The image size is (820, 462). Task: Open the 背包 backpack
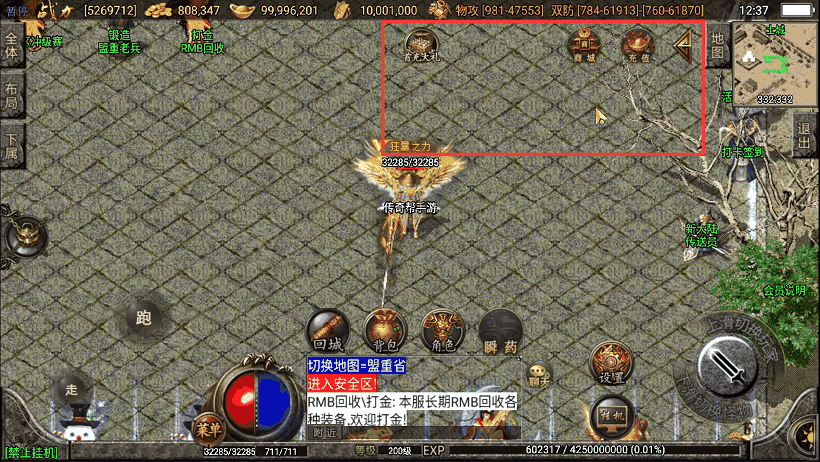pyautogui.click(x=384, y=331)
